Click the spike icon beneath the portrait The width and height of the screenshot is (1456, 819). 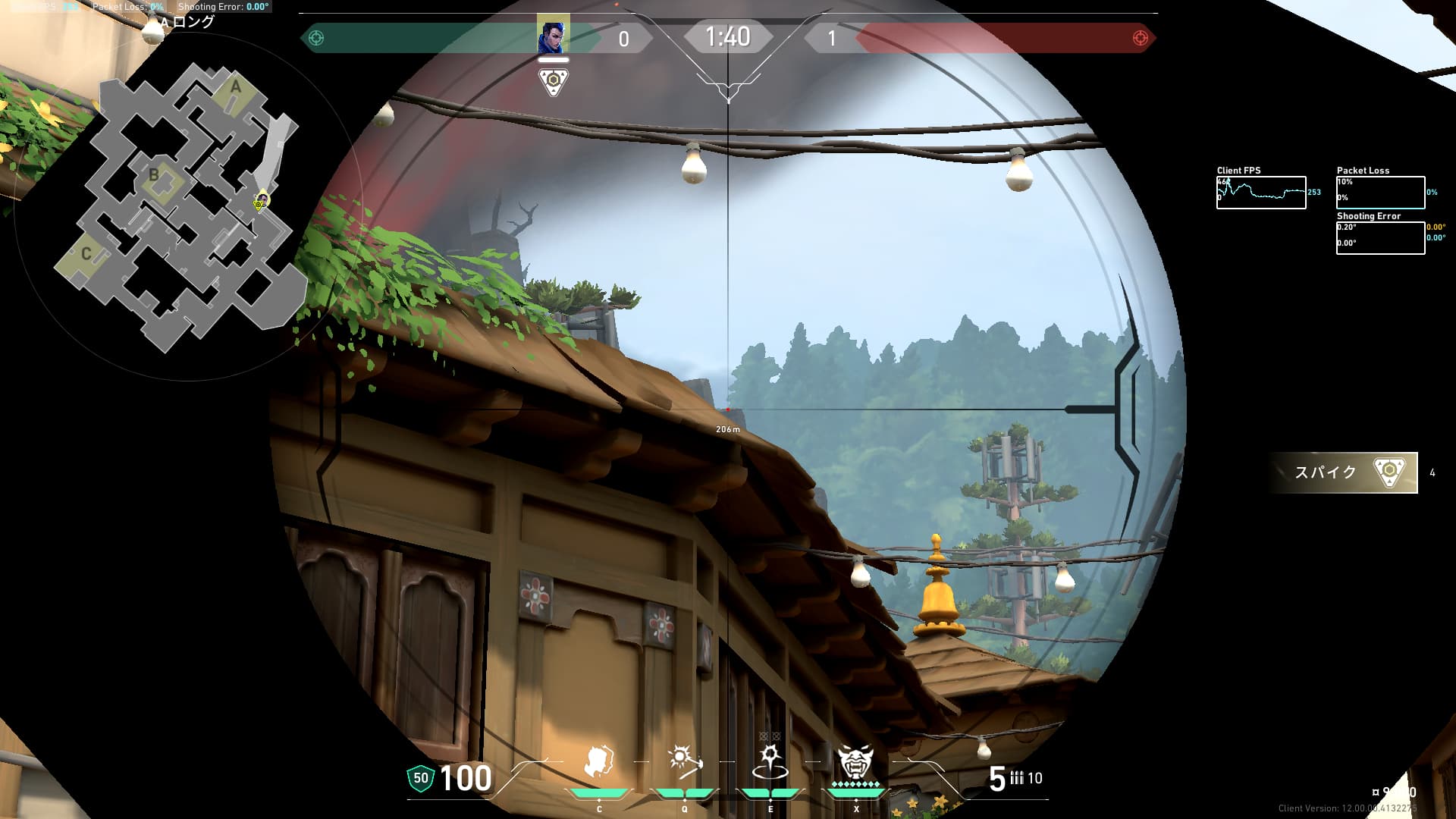coord(553,80)
